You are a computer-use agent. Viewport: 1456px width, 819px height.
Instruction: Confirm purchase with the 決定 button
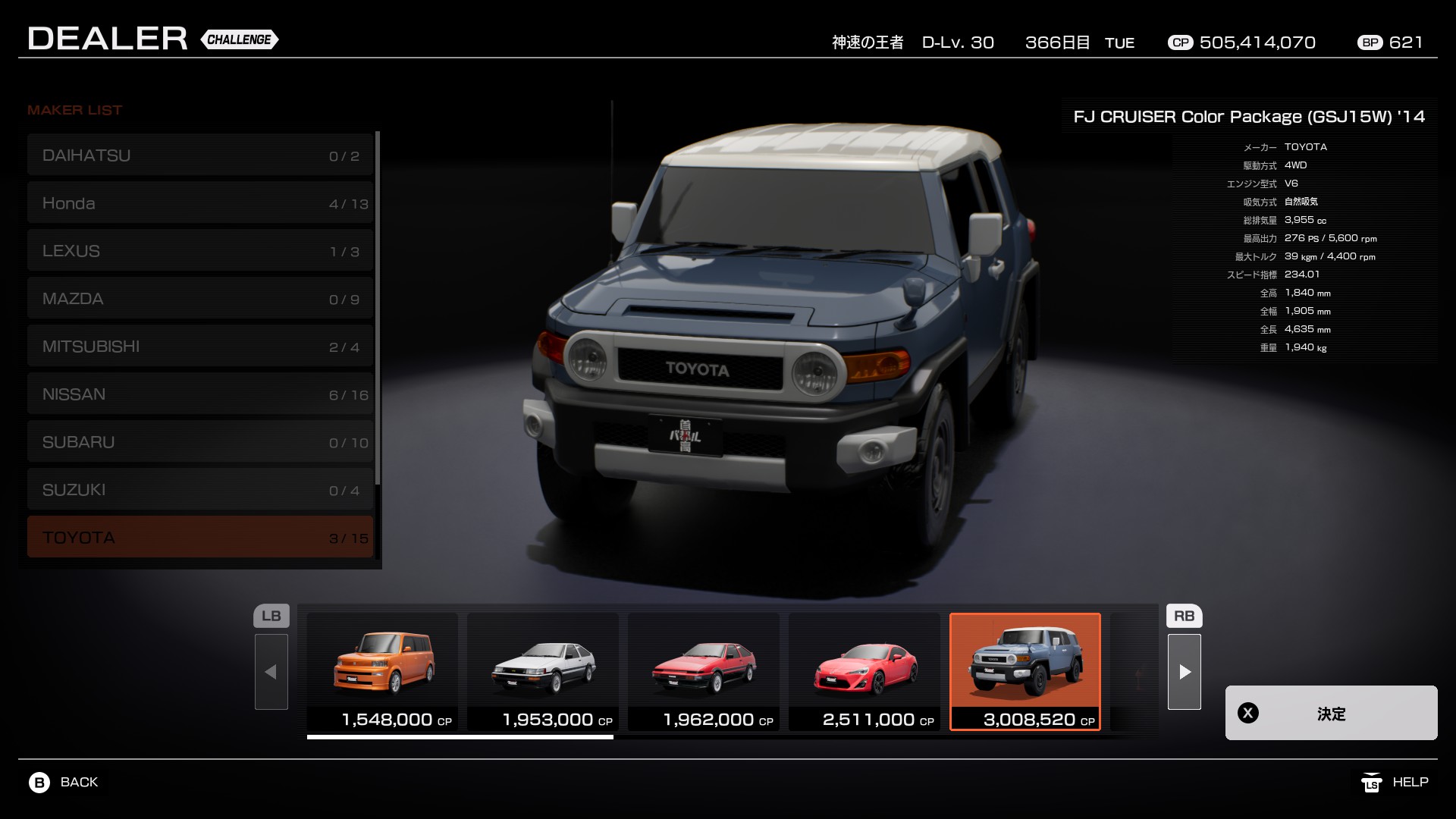[1331, 713]
